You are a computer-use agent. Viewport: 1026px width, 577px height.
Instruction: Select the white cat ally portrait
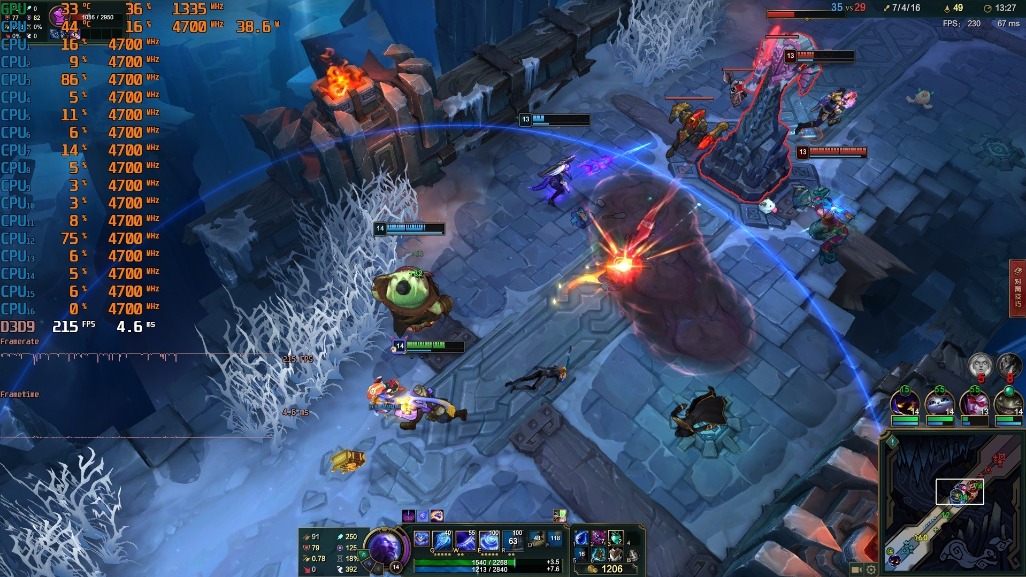pos(940,404)
